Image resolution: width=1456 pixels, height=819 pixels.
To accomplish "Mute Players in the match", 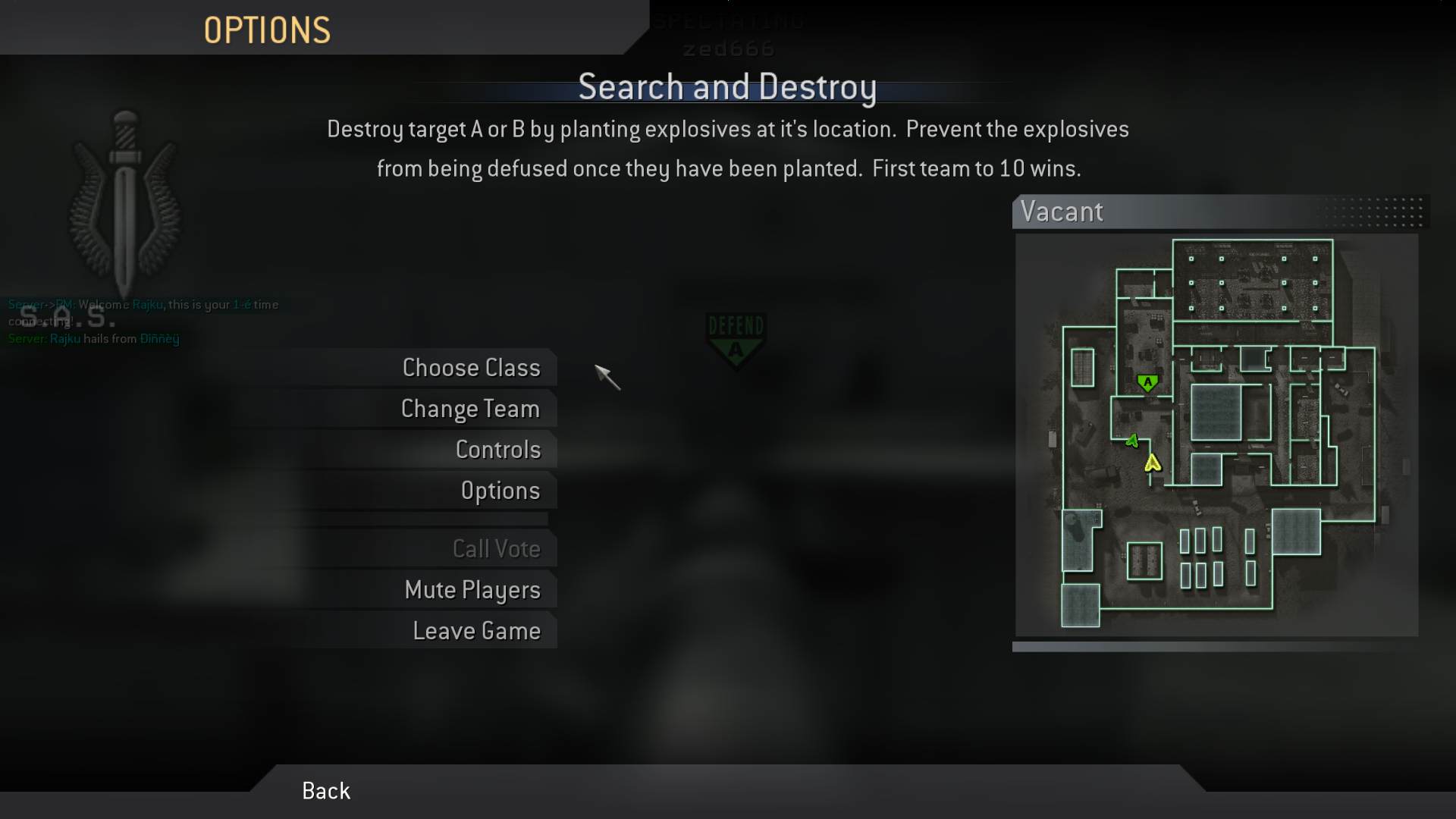I will [473, 589].
